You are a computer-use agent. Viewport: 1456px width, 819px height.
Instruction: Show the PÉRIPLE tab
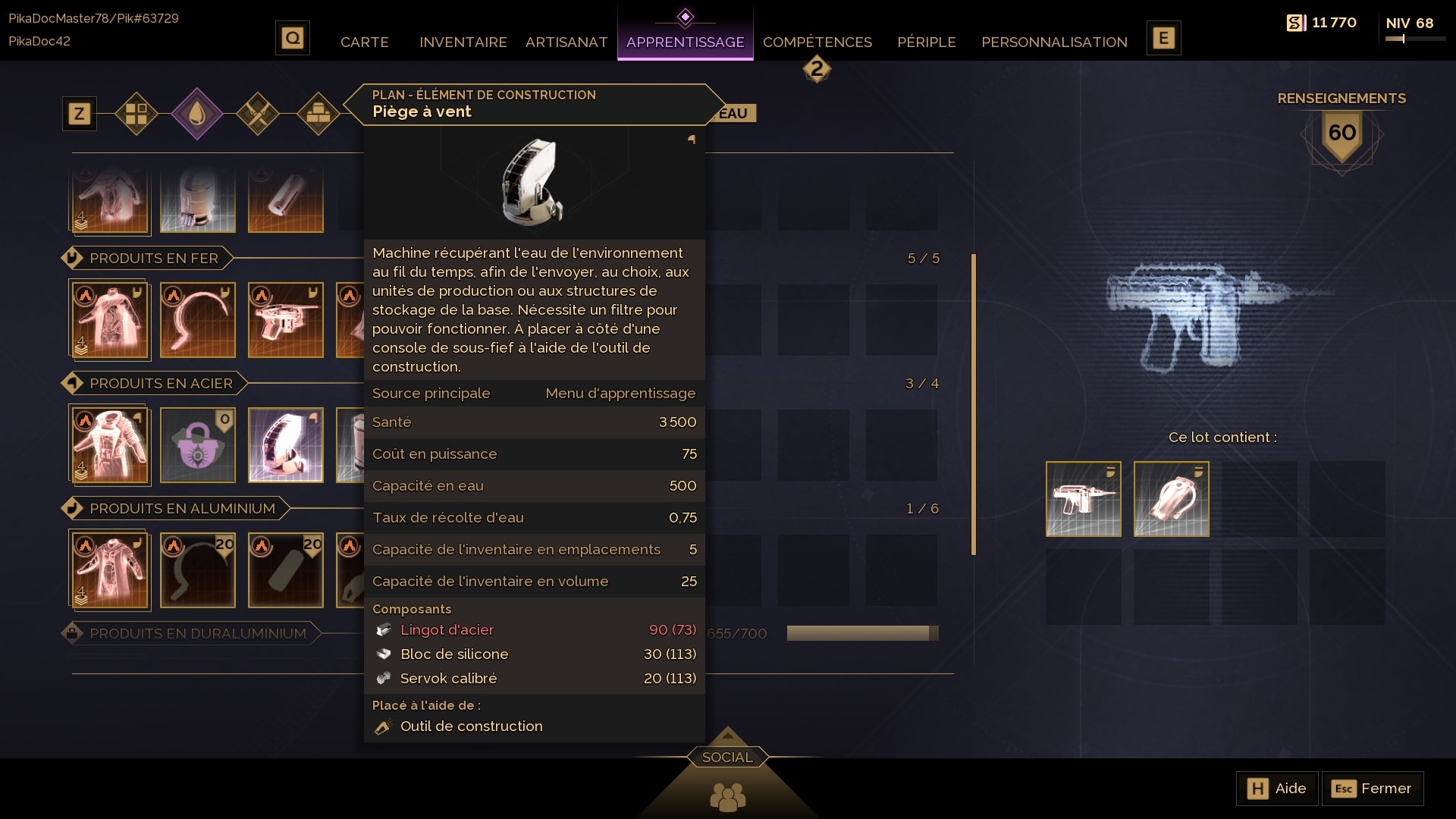(x=926, y=42)
